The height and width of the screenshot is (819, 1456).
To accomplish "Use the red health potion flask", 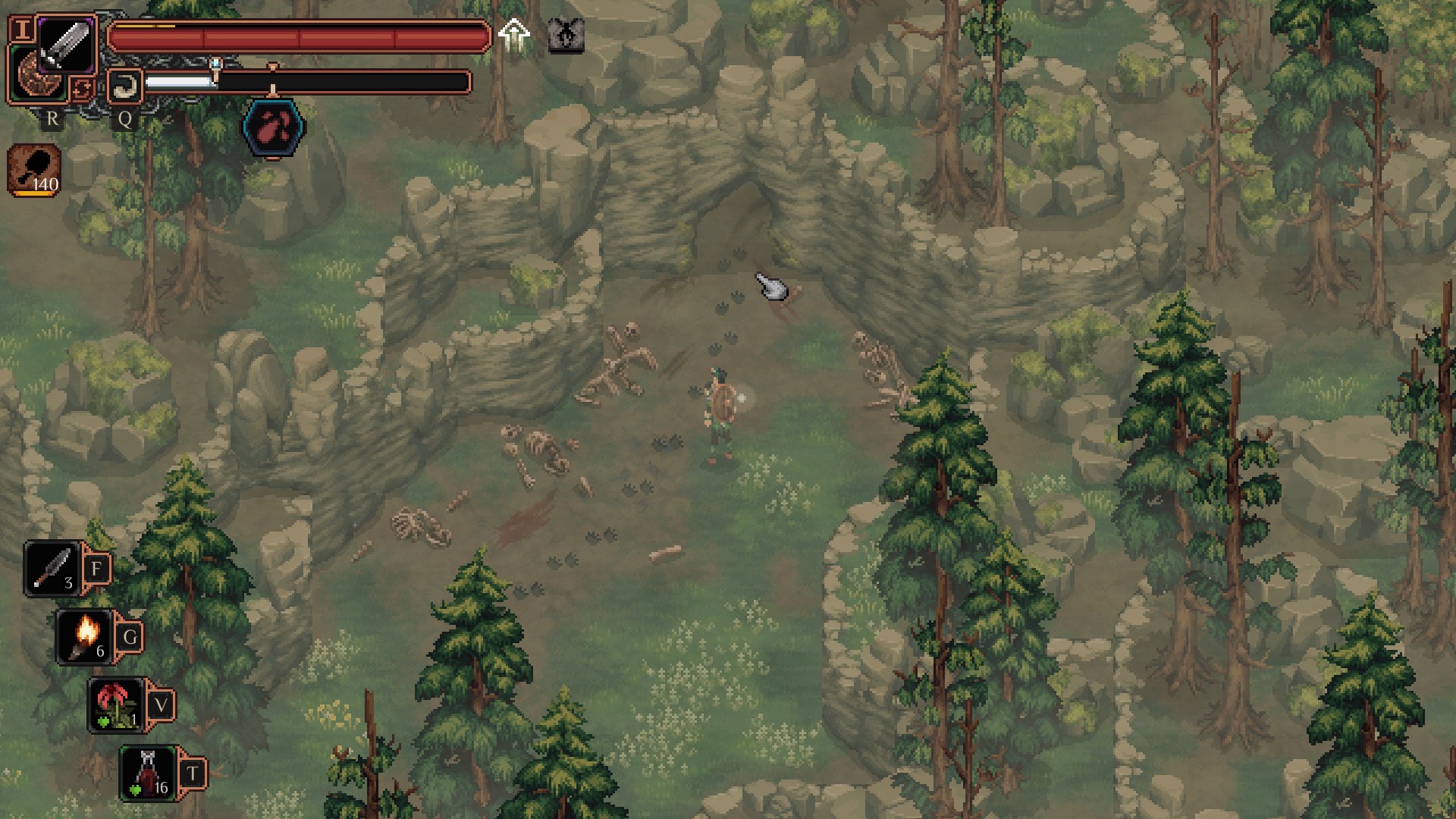I will [149, 773].
